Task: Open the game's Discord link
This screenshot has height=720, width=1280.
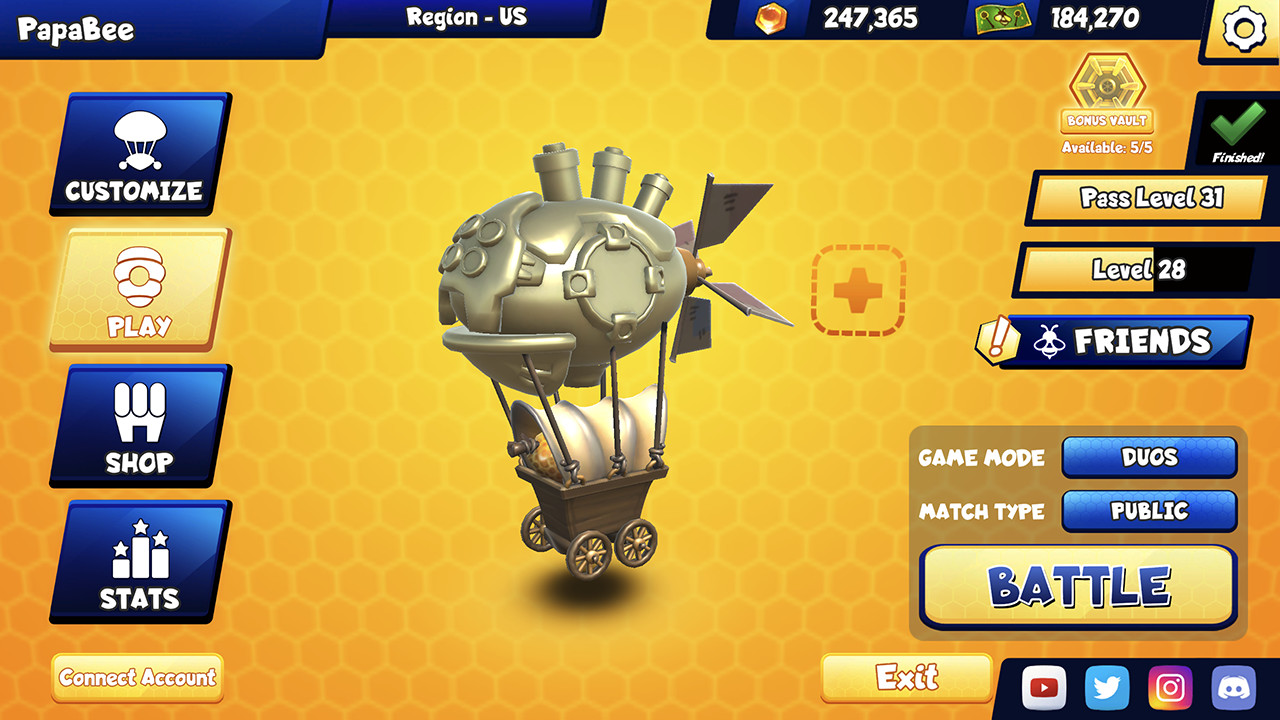Action: coord(1234,687)
